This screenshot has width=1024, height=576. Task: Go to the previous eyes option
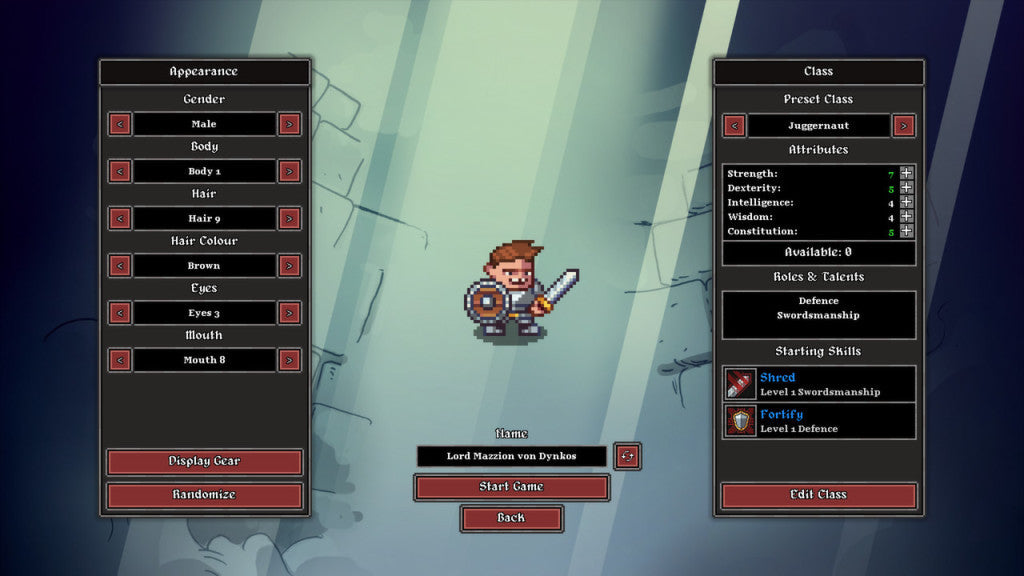(x=120, y=313)
